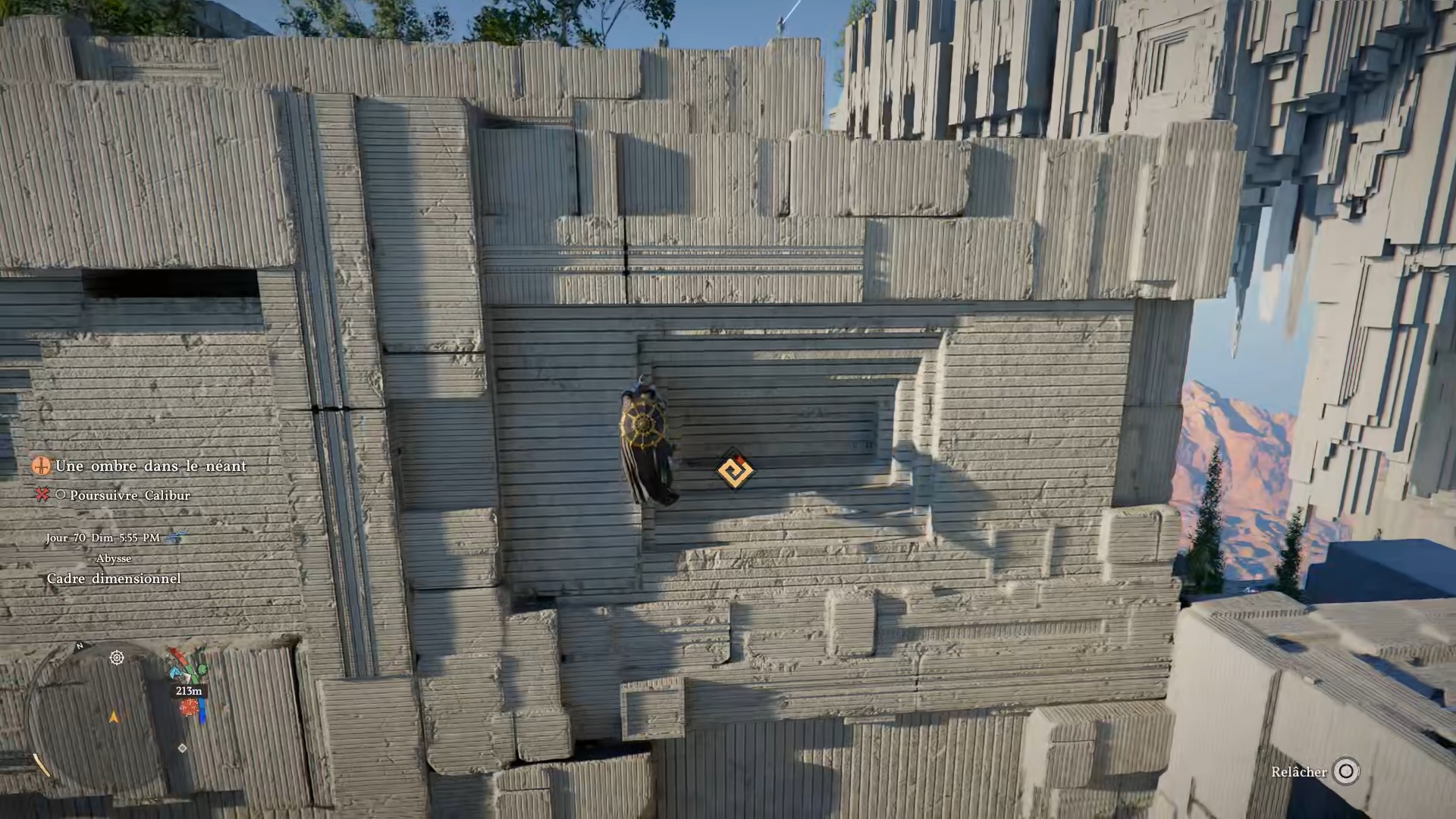Click the white diamond marker on the minimap

(182, 748)
